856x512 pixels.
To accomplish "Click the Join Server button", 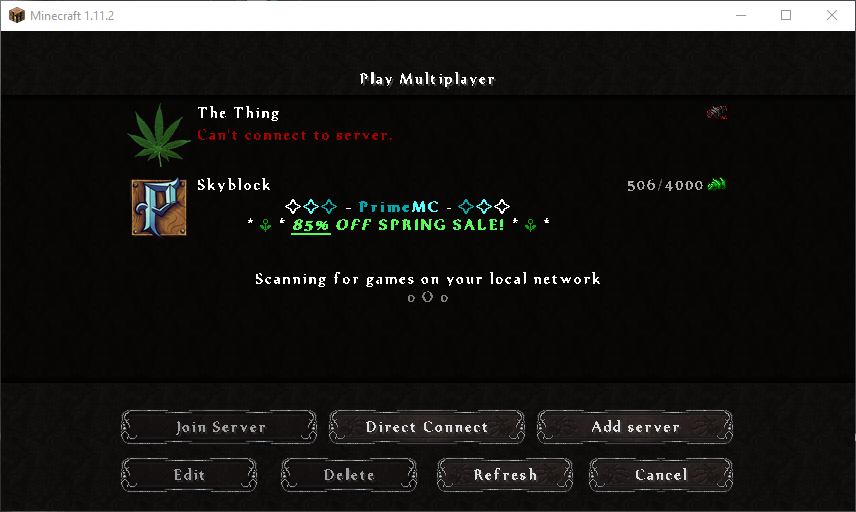I will click(x=220, y=427).
